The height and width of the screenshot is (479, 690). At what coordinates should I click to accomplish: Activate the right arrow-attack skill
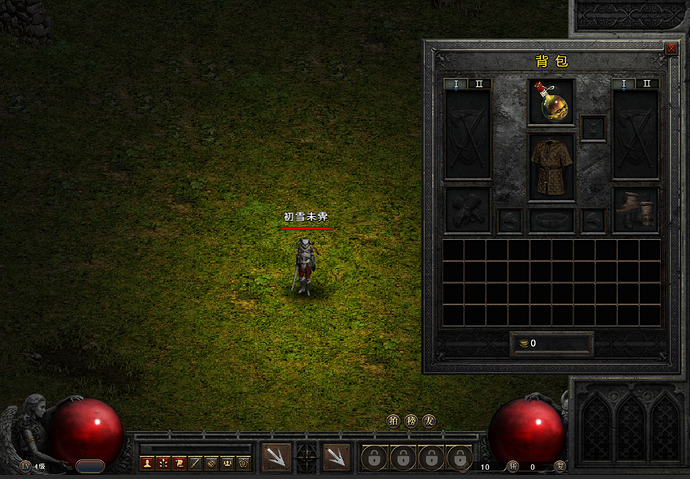click(337, 457)
